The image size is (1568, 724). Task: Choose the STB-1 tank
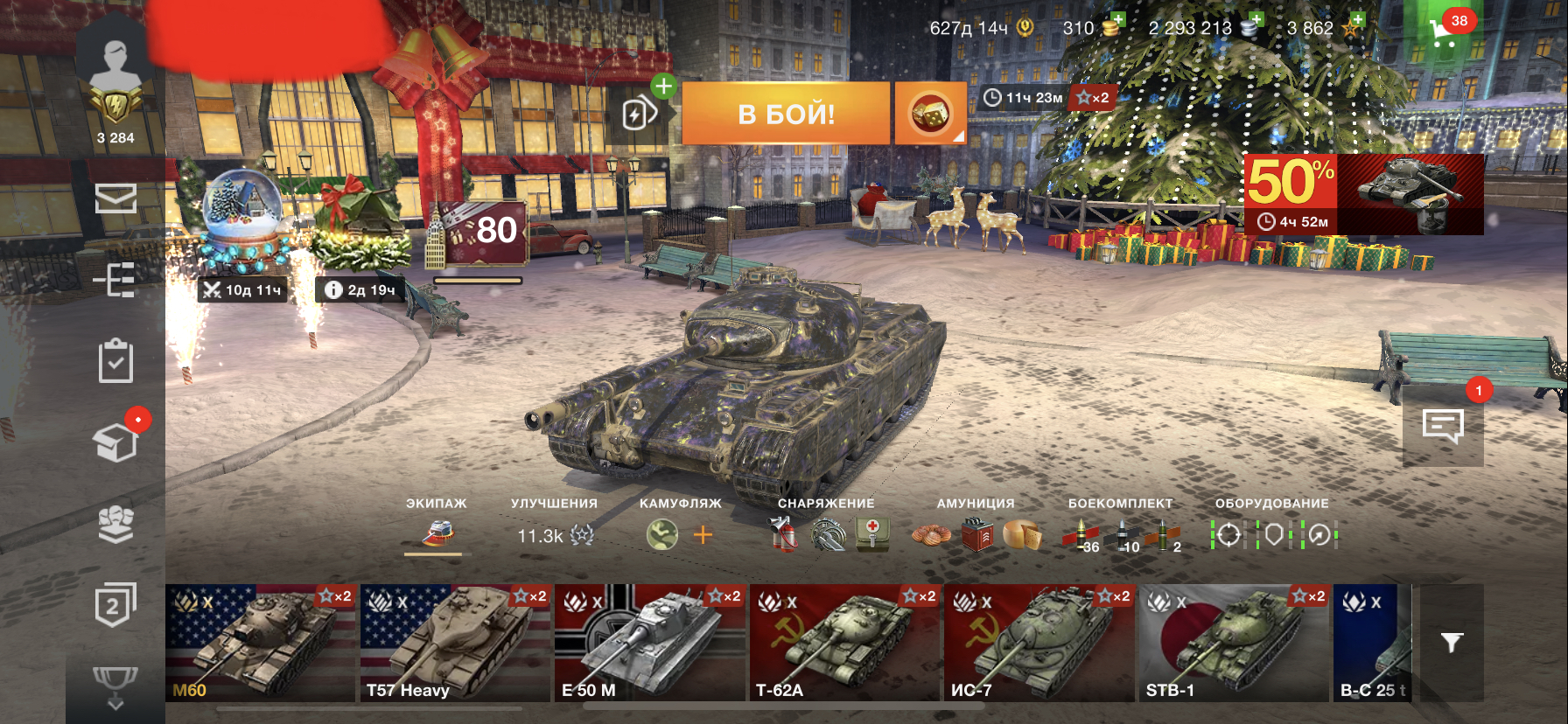[1234, 643]
